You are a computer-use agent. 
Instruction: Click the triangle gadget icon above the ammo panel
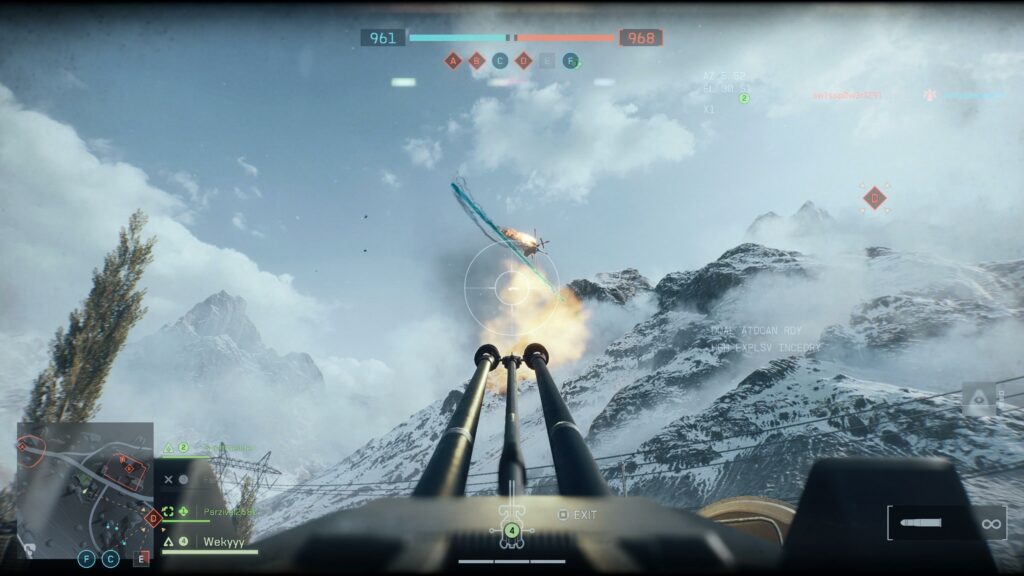coord(979,398)
